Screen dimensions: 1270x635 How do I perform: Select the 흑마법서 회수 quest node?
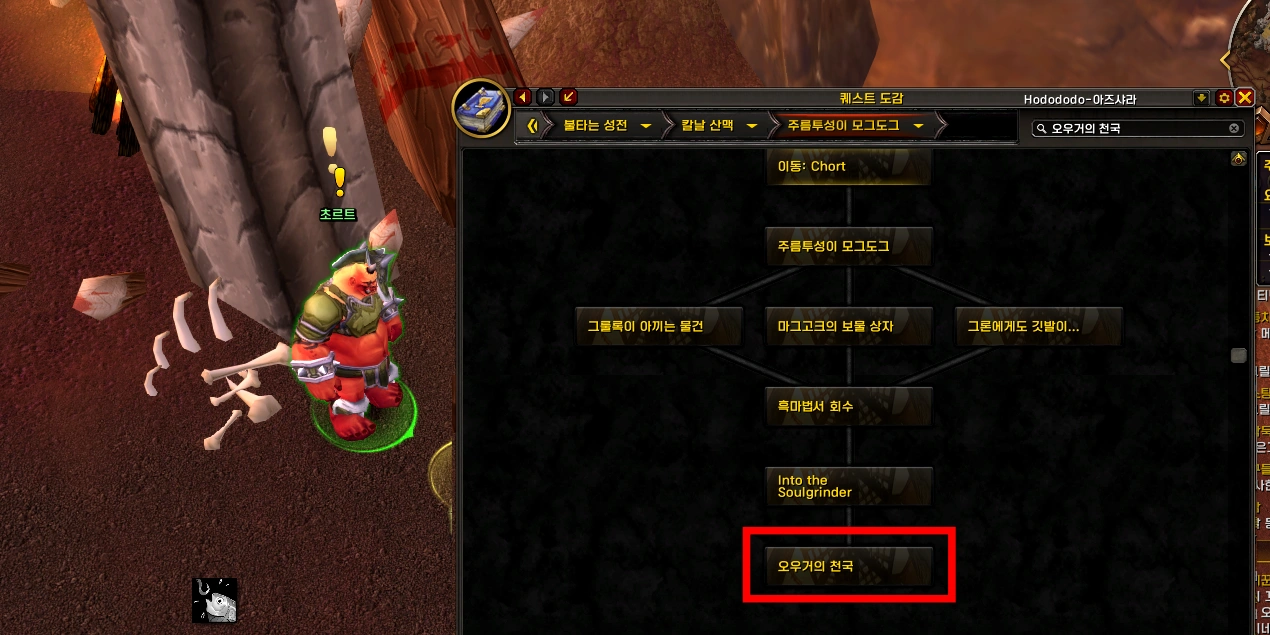click(x=848, y=406)
